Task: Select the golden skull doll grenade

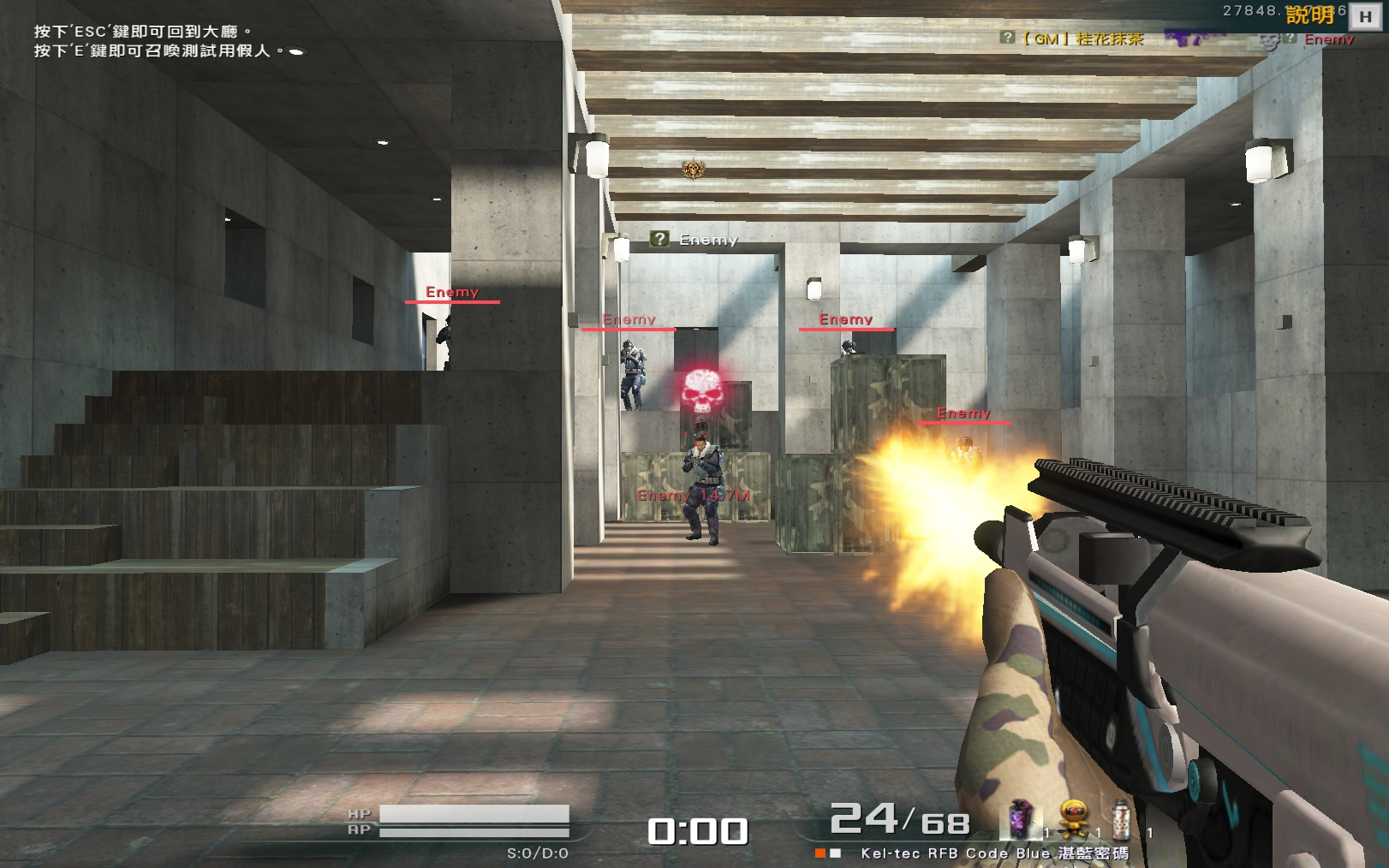Action: (1073, 817)
